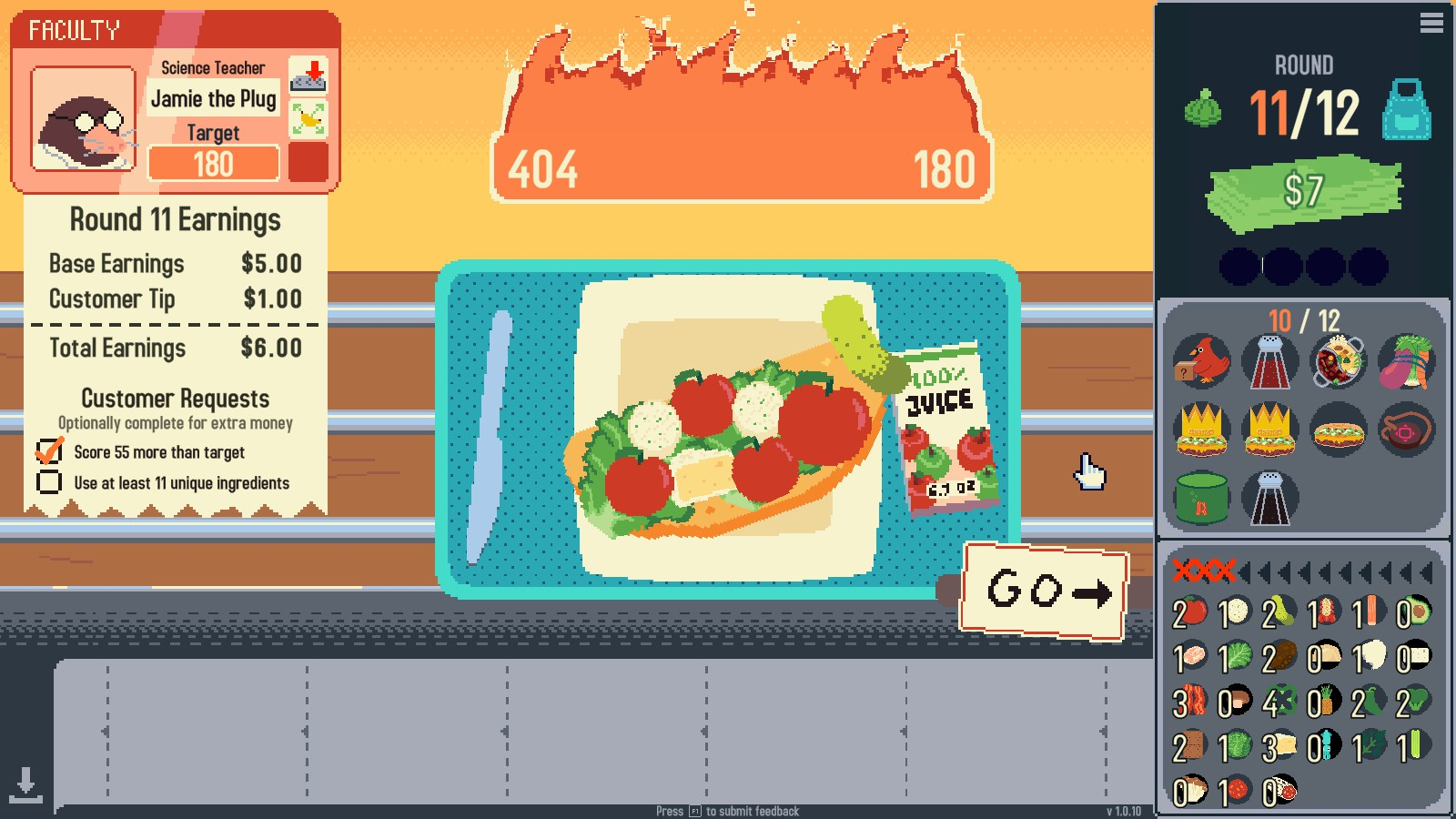
Task: Select the red cardinal with box item
Action: tap(1201, 361)
